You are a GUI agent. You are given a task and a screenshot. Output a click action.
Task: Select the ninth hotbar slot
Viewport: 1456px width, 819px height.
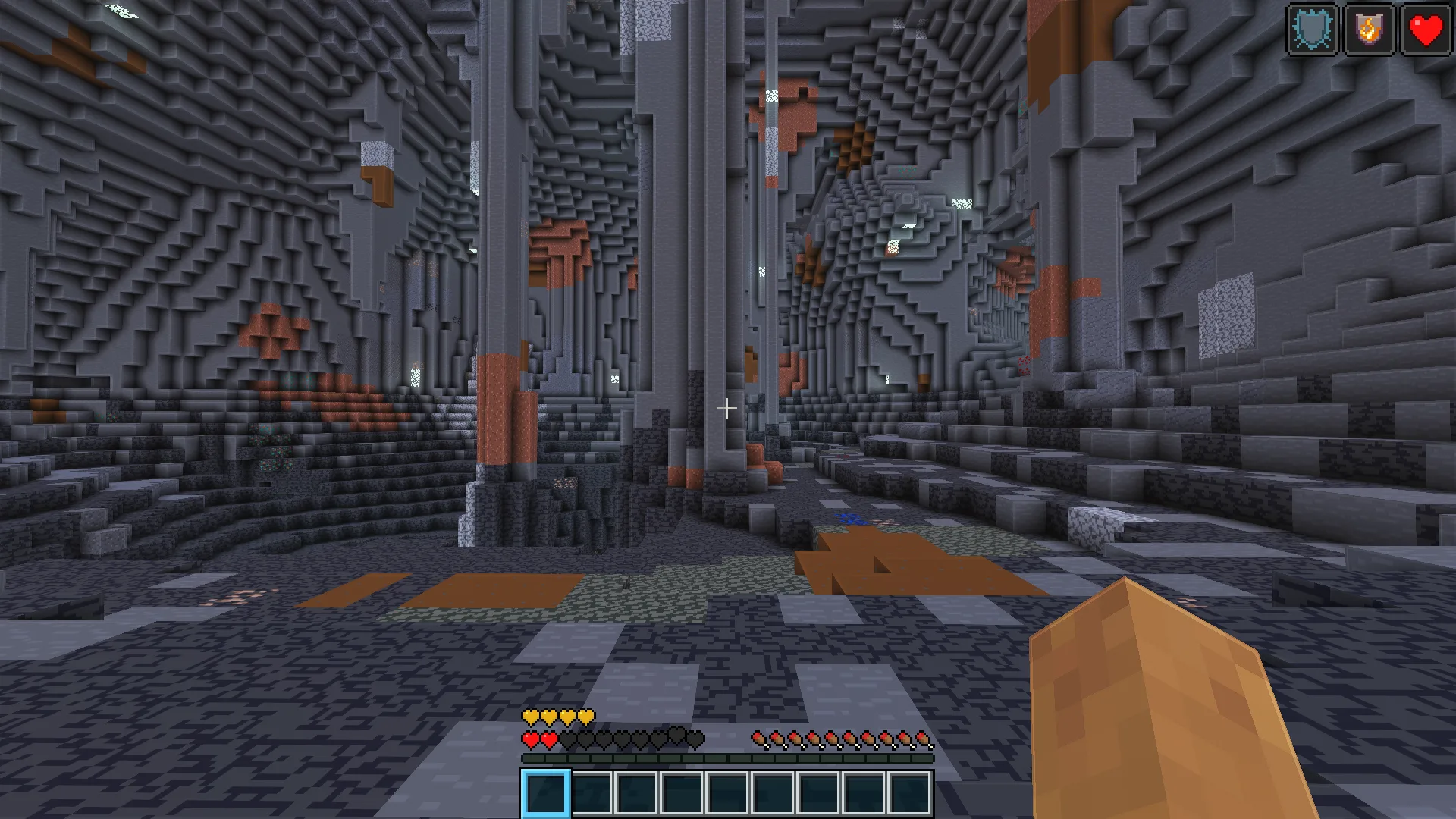coord(910,792)
